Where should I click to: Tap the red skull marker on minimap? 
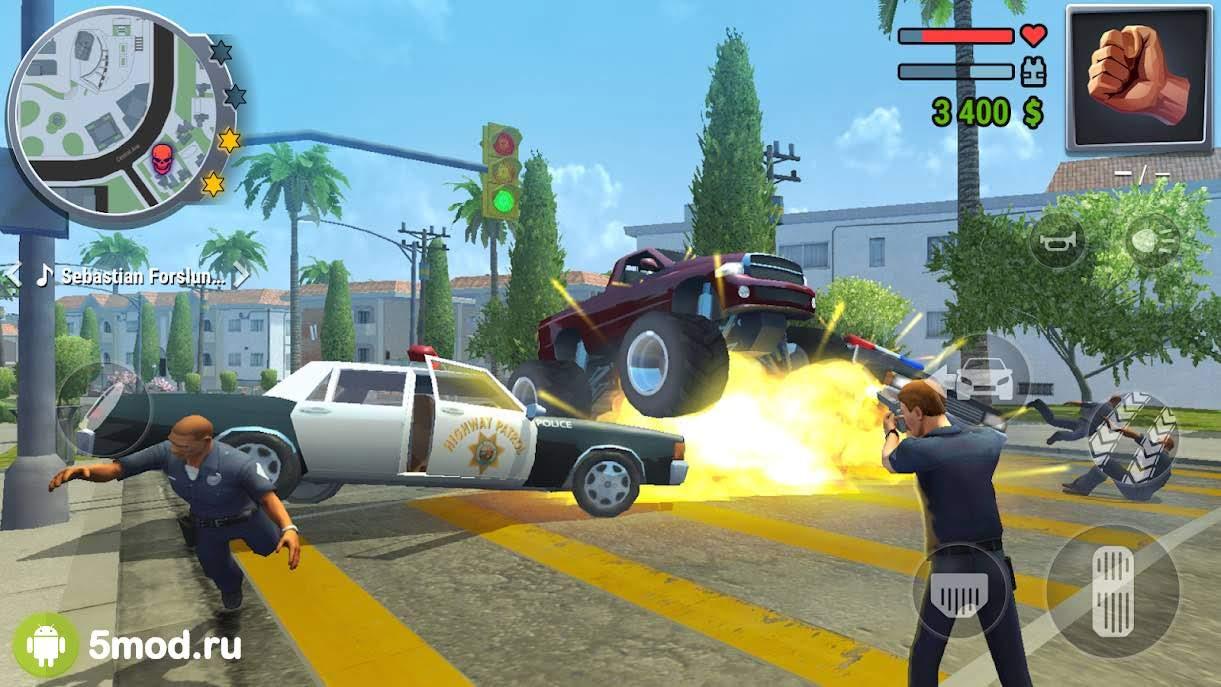click(162, 158)
